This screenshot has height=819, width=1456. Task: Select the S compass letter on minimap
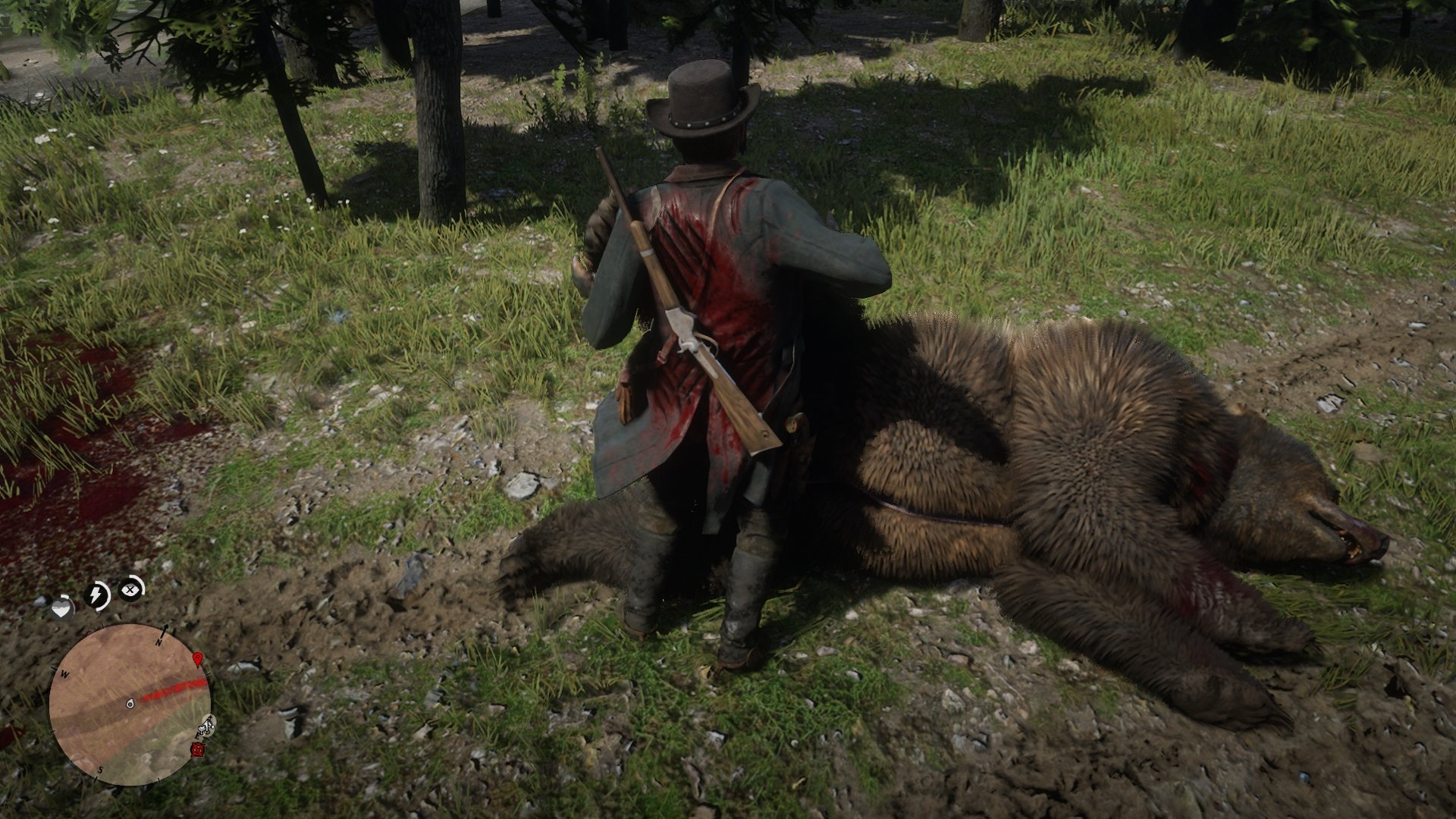101,769
